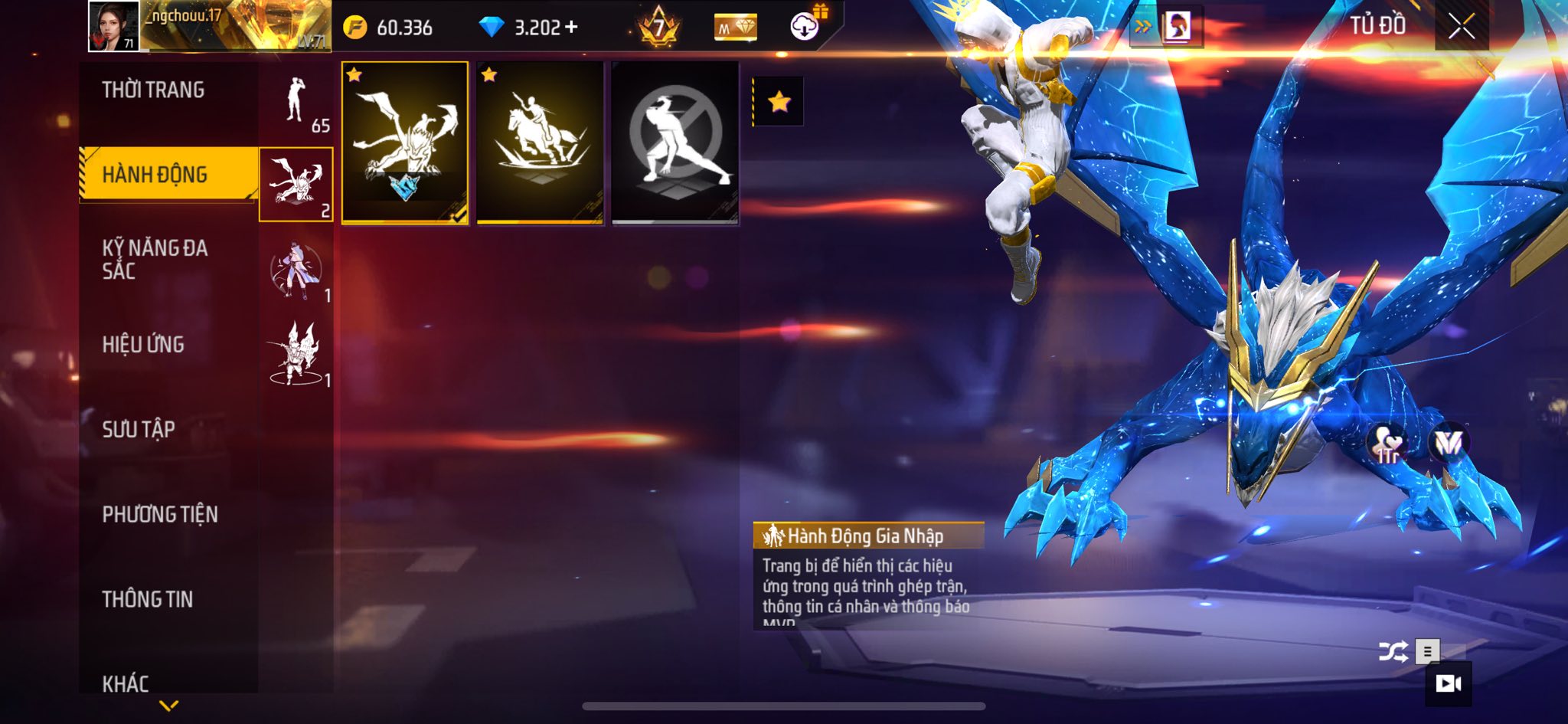Select the Khác category

[x=126, y=683]
